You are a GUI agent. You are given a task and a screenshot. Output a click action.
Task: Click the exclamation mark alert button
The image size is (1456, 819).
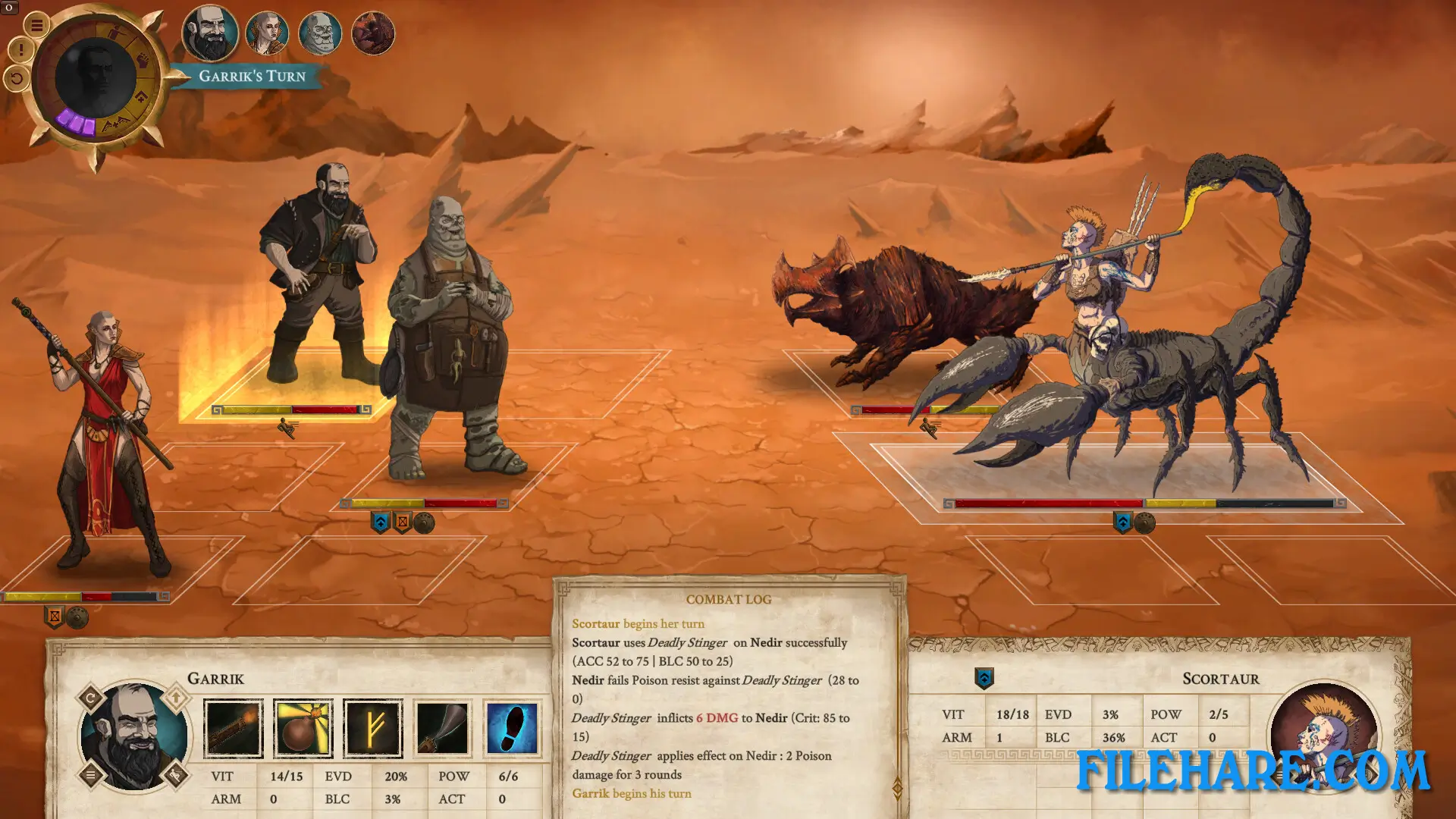click(20, 51)
